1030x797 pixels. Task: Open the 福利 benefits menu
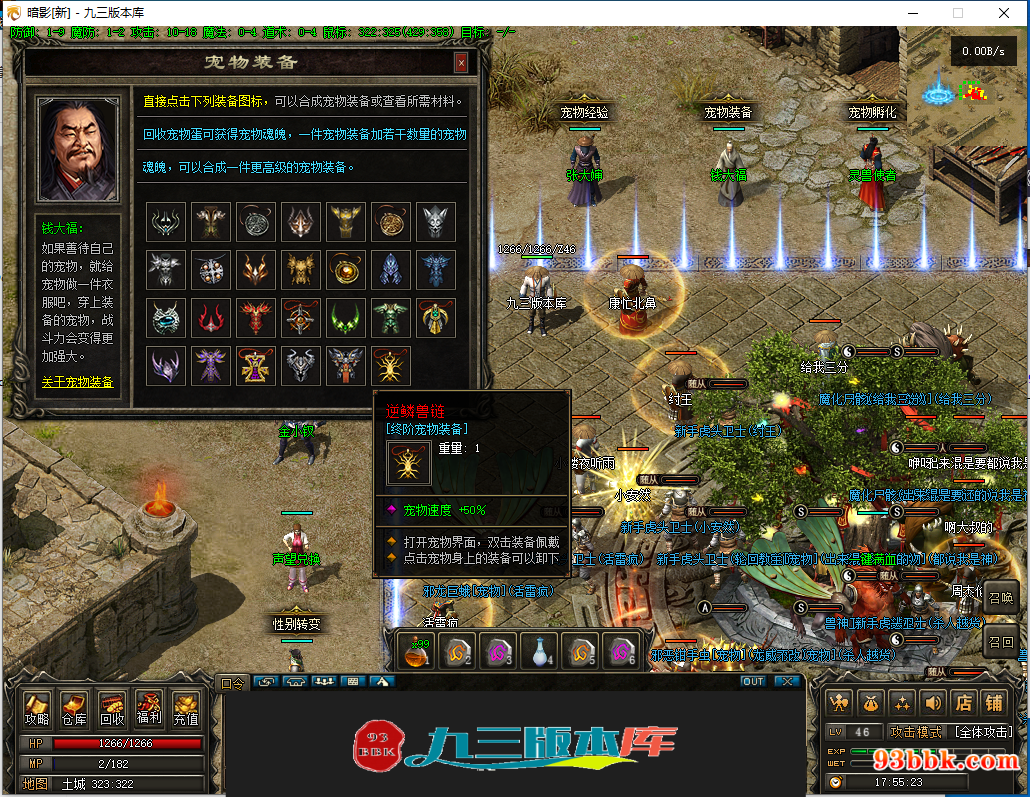[x=149, y=709]
